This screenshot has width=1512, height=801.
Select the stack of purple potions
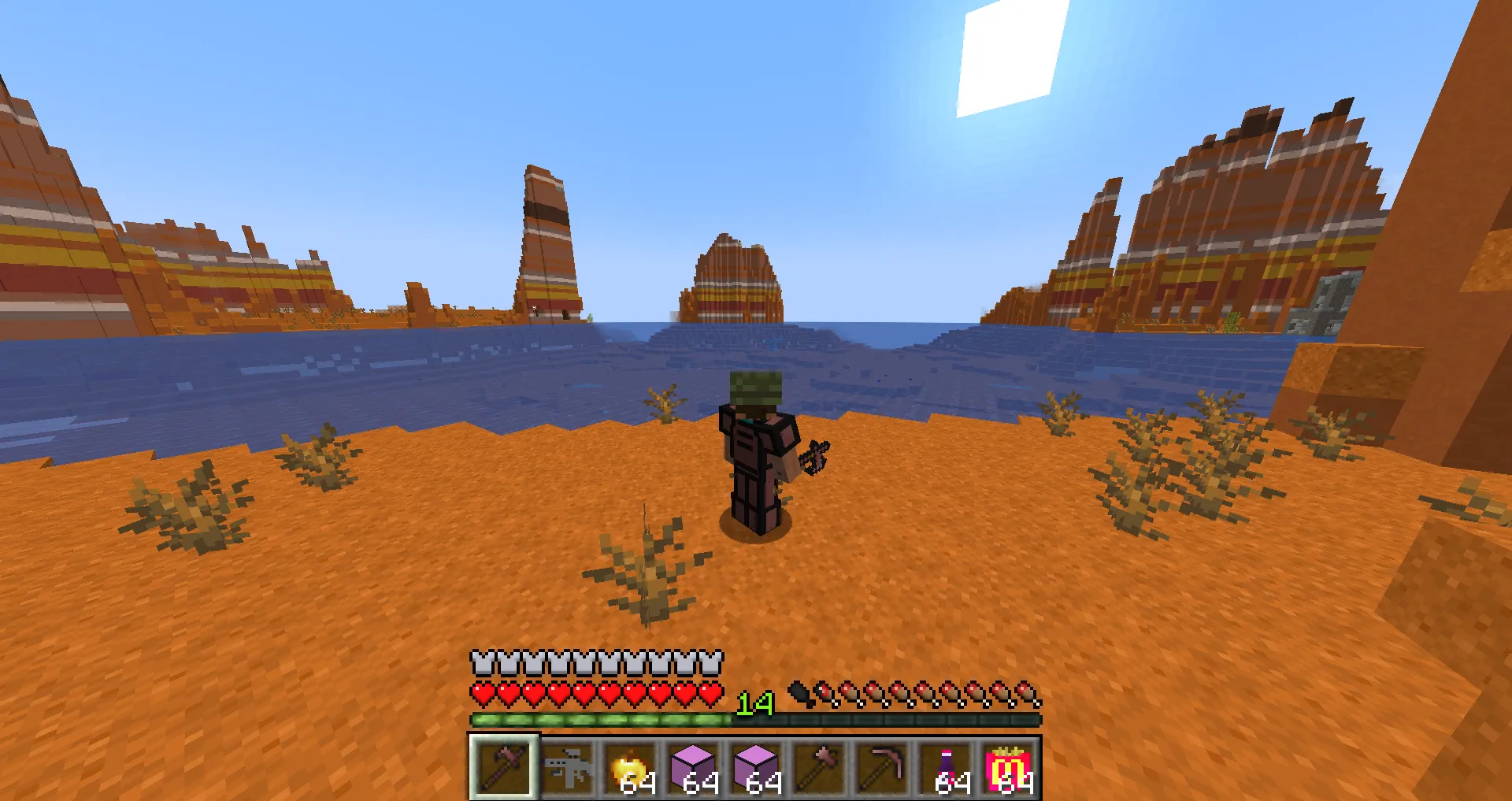947,768
